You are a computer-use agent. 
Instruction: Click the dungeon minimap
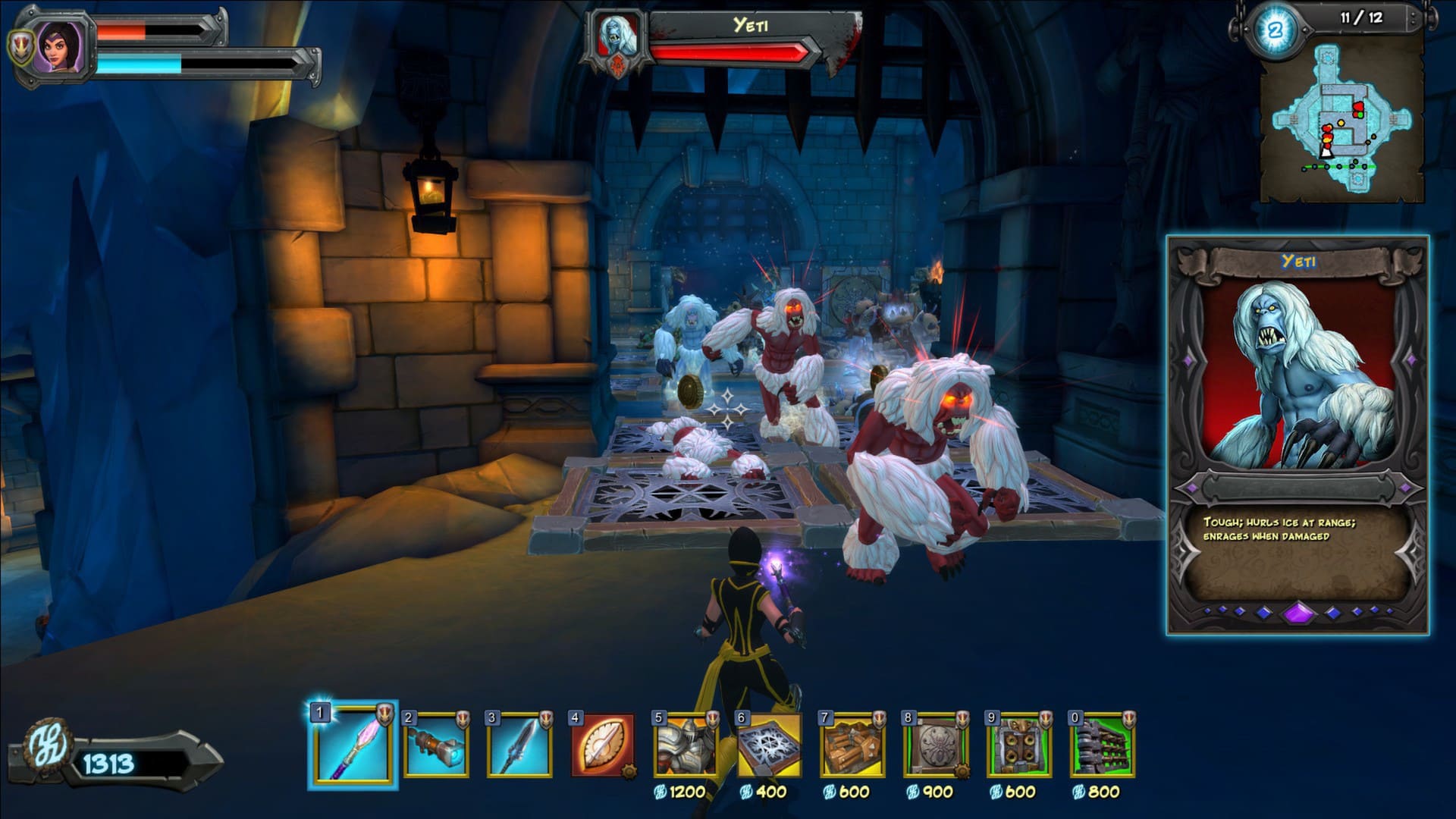point(1341,121)
